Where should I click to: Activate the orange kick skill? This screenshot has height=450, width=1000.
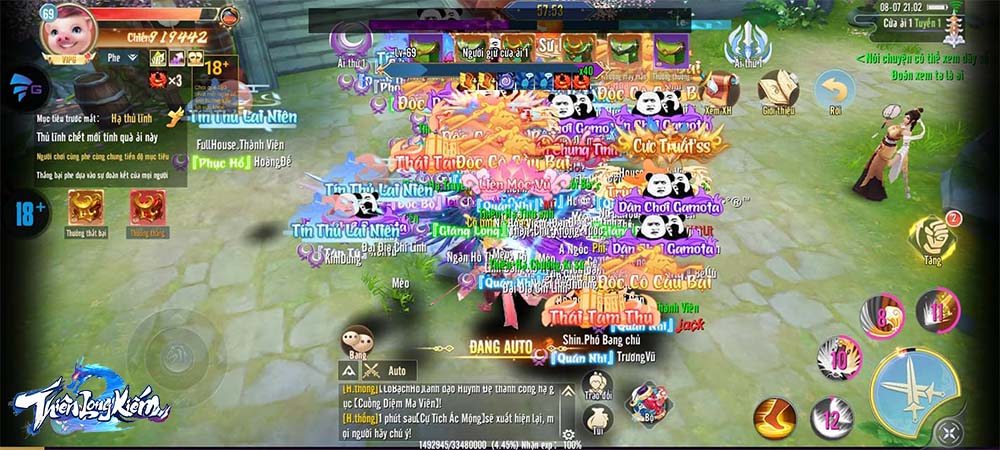coord(775,416)
